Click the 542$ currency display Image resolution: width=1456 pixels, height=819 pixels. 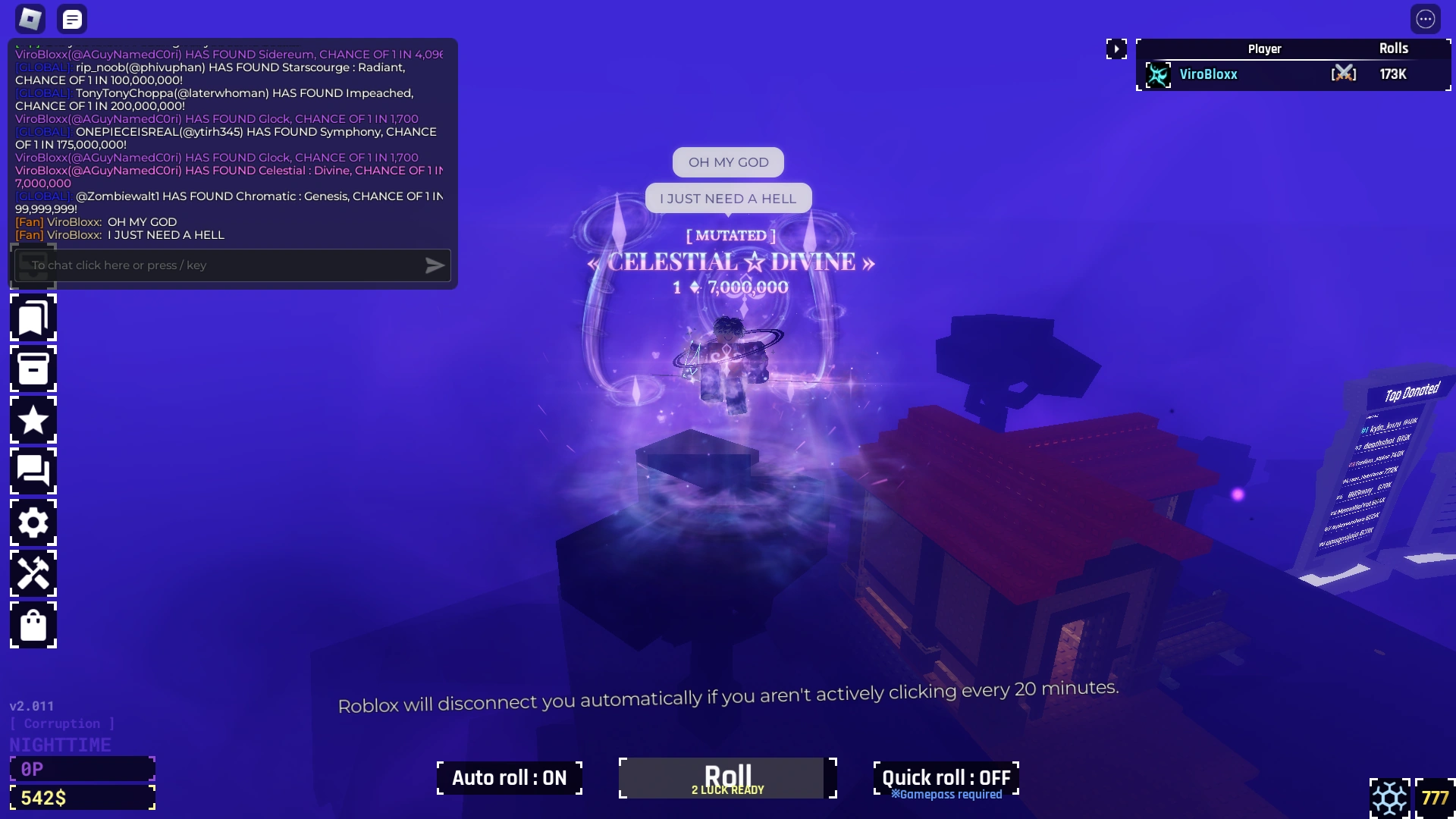(83, 797)
